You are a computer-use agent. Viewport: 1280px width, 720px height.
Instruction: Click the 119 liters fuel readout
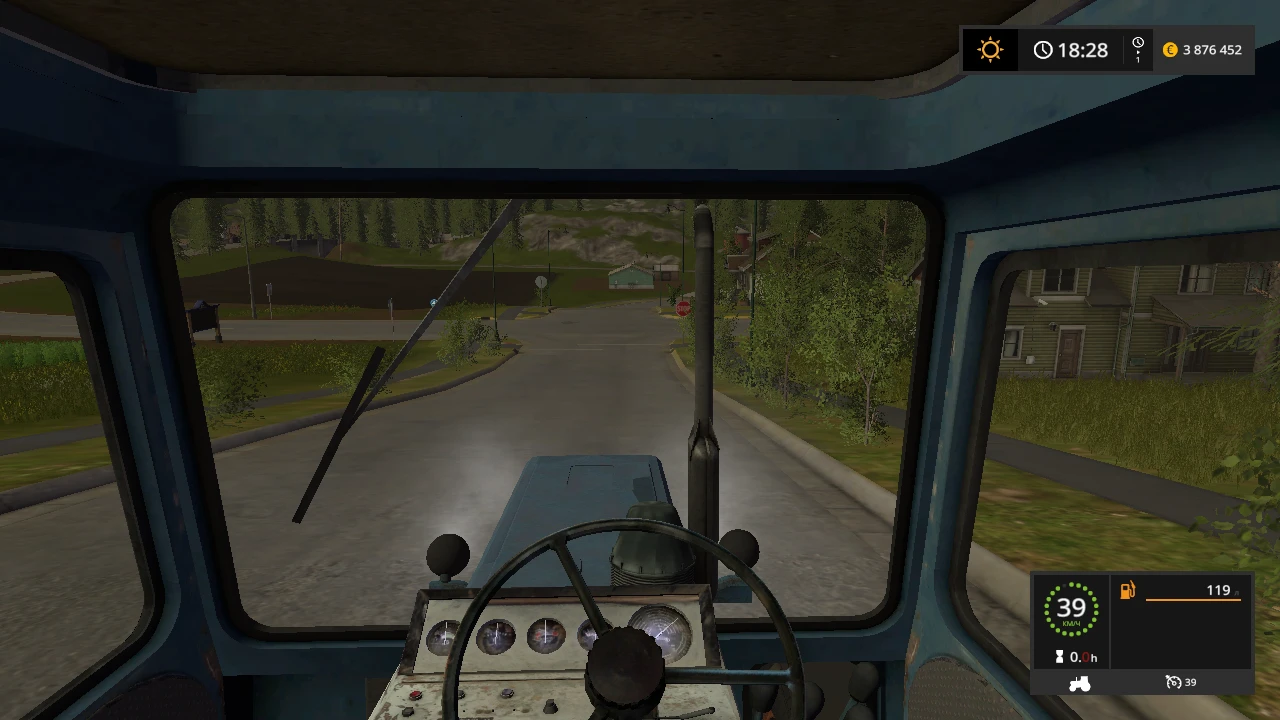pyautogui.click(x=1218, y=590)
